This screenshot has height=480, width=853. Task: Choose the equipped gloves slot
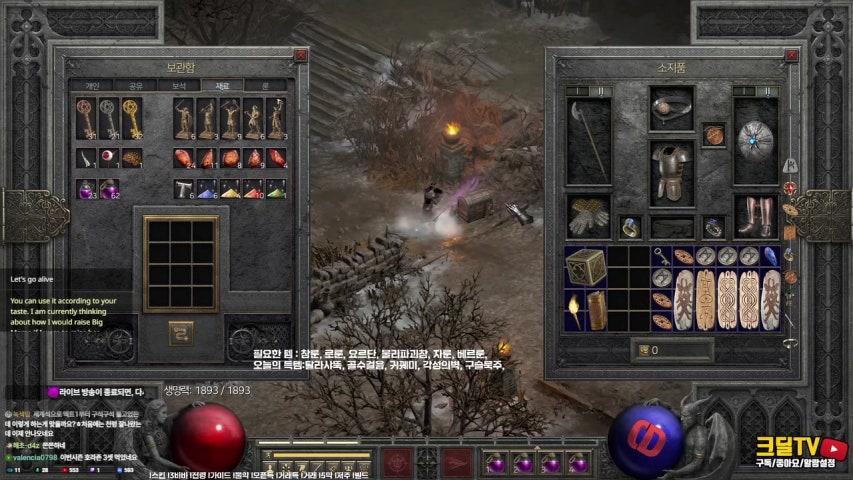pyautogui.click(x=588, y=214)
